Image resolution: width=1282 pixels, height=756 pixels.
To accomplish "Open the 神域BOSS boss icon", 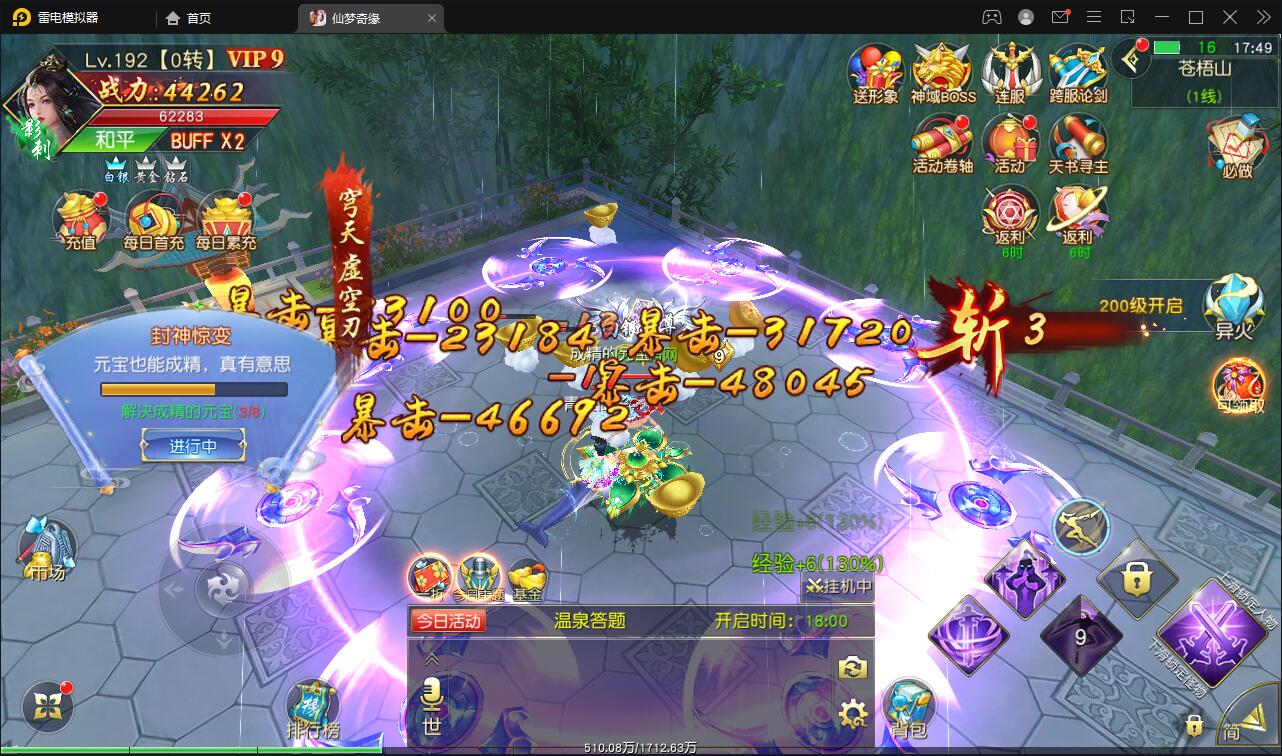I will [941, 70].
